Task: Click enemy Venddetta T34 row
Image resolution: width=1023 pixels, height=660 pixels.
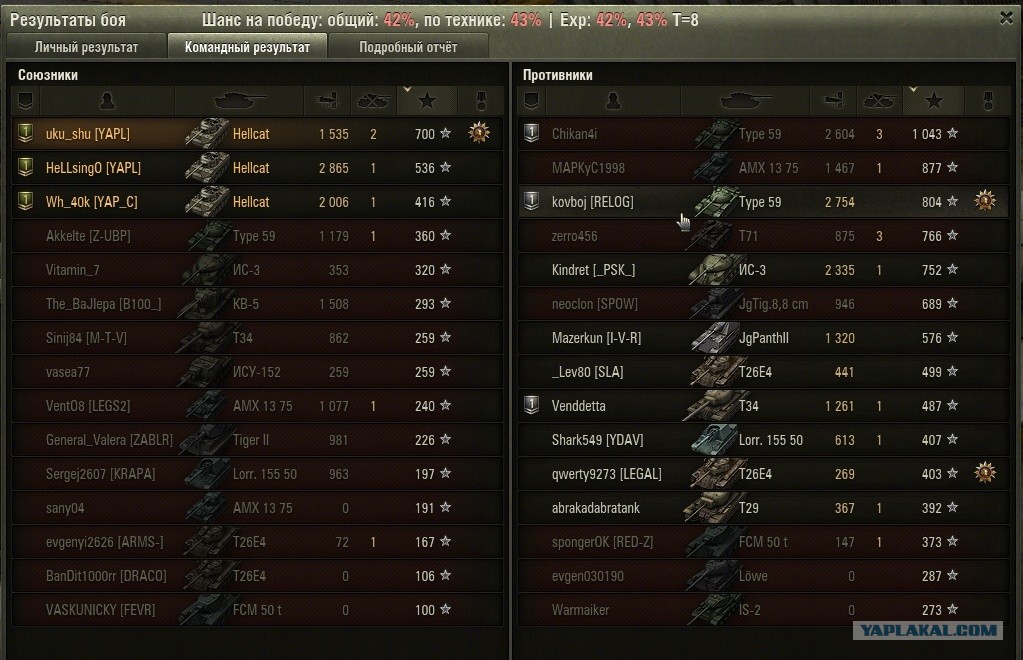Action: [578, 406]
